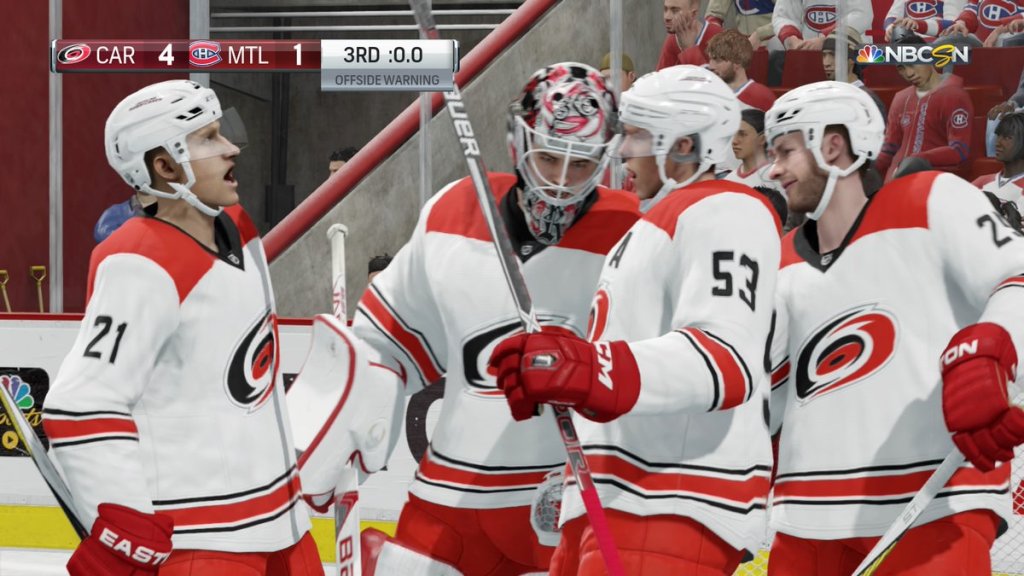The width and height of the screenshot is (1024, 576).
Task: Select the Montreal Canadiens logo on the scoreboard
Action: tap(205, 54)
